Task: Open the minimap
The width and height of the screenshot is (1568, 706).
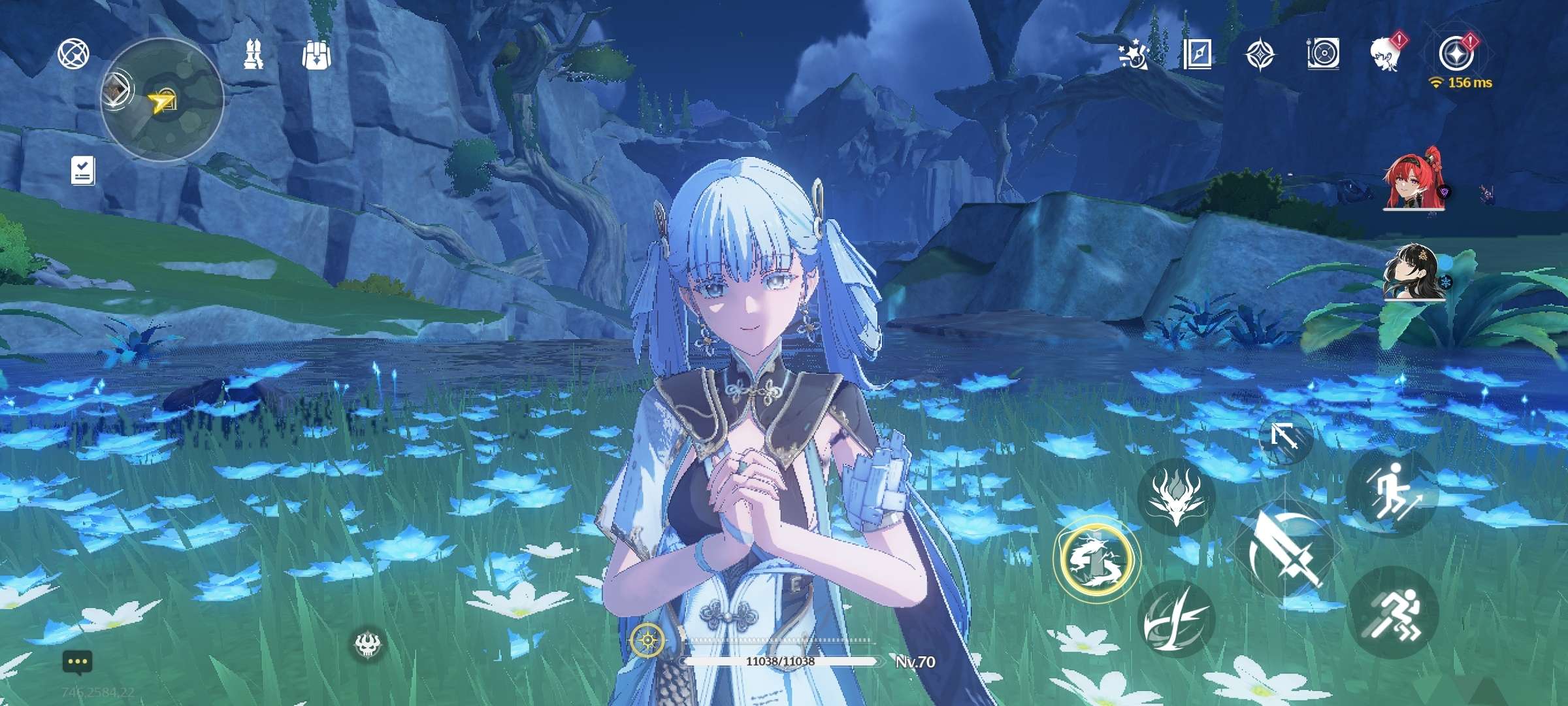Action: (x=162, y=100)
